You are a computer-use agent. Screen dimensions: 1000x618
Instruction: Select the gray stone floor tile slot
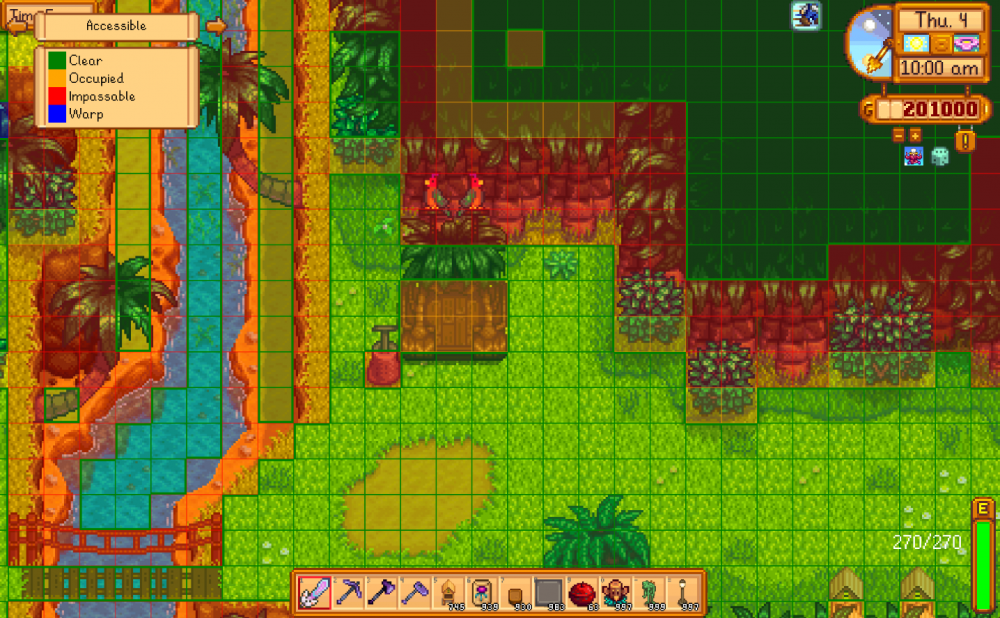point(548,592)
